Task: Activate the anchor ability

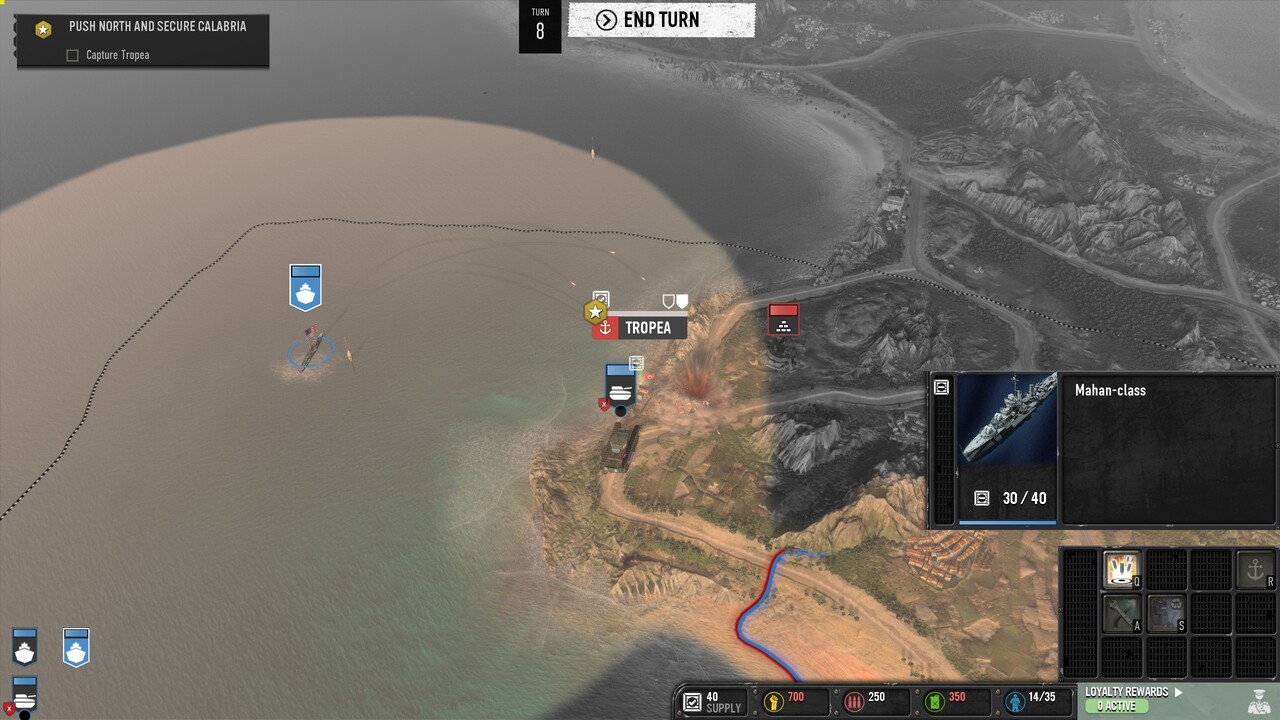Action: [1256, 569]
